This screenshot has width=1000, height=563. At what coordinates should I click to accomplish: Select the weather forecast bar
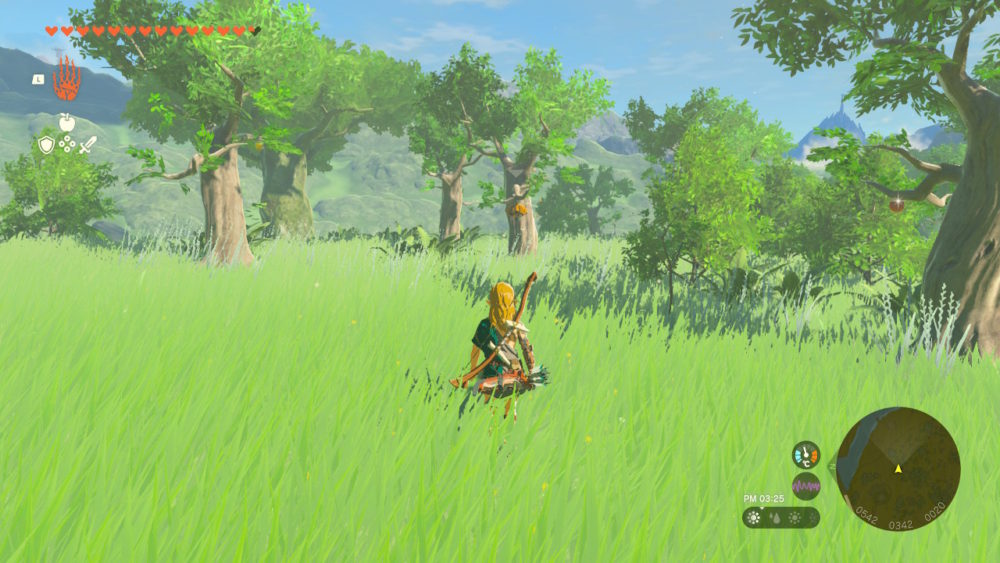coord(781,517)
